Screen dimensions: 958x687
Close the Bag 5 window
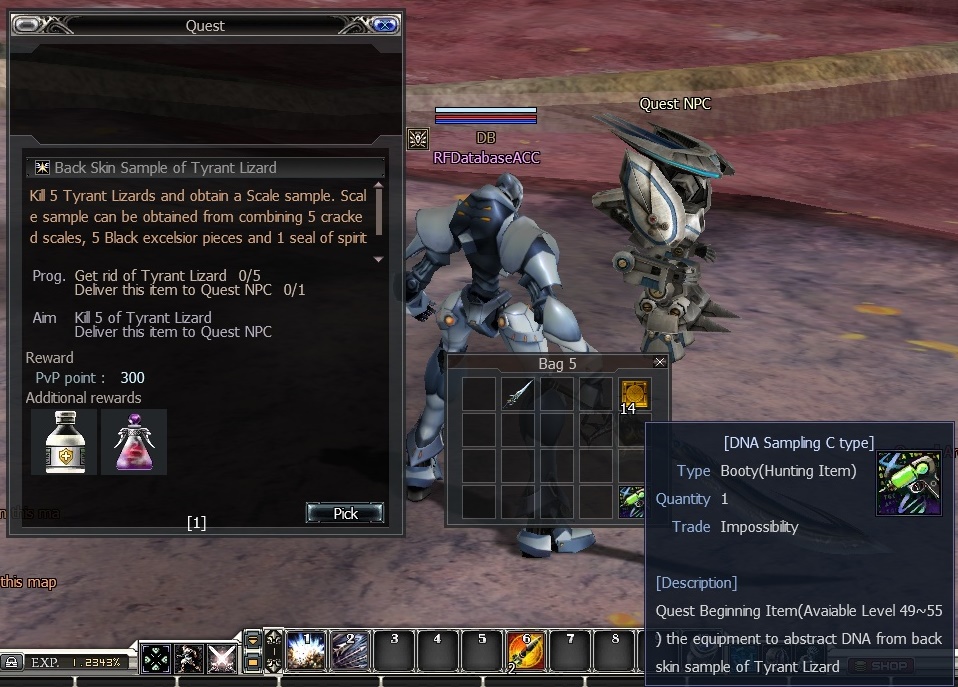click(x=659, y=362)
